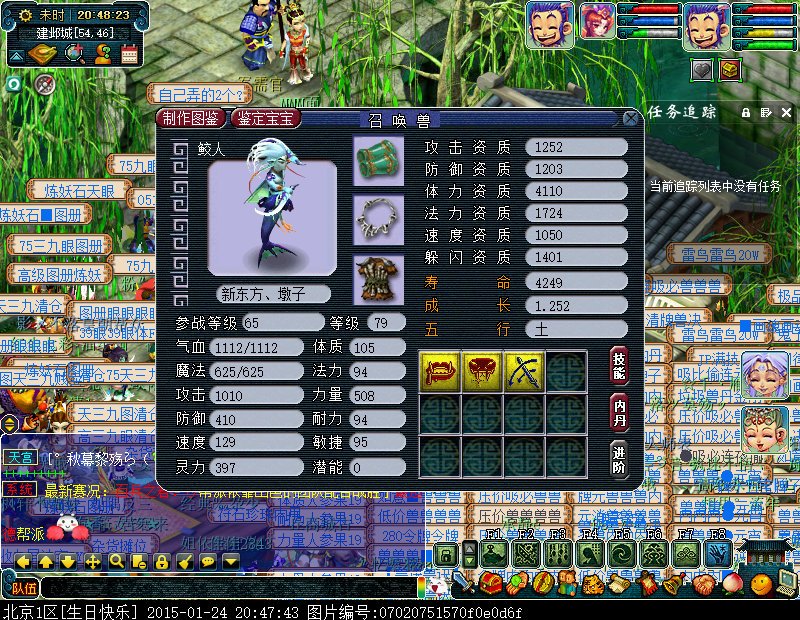Close the summoned beast window
800x620 pixels.
click(x=631, y=118)
